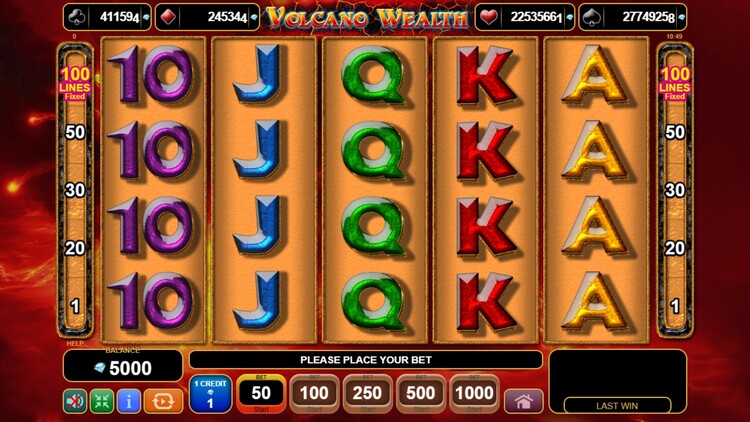Click the green fullscreen arrows icon
750x422 pixels.
pyautogui.click(x=102, y=402)
